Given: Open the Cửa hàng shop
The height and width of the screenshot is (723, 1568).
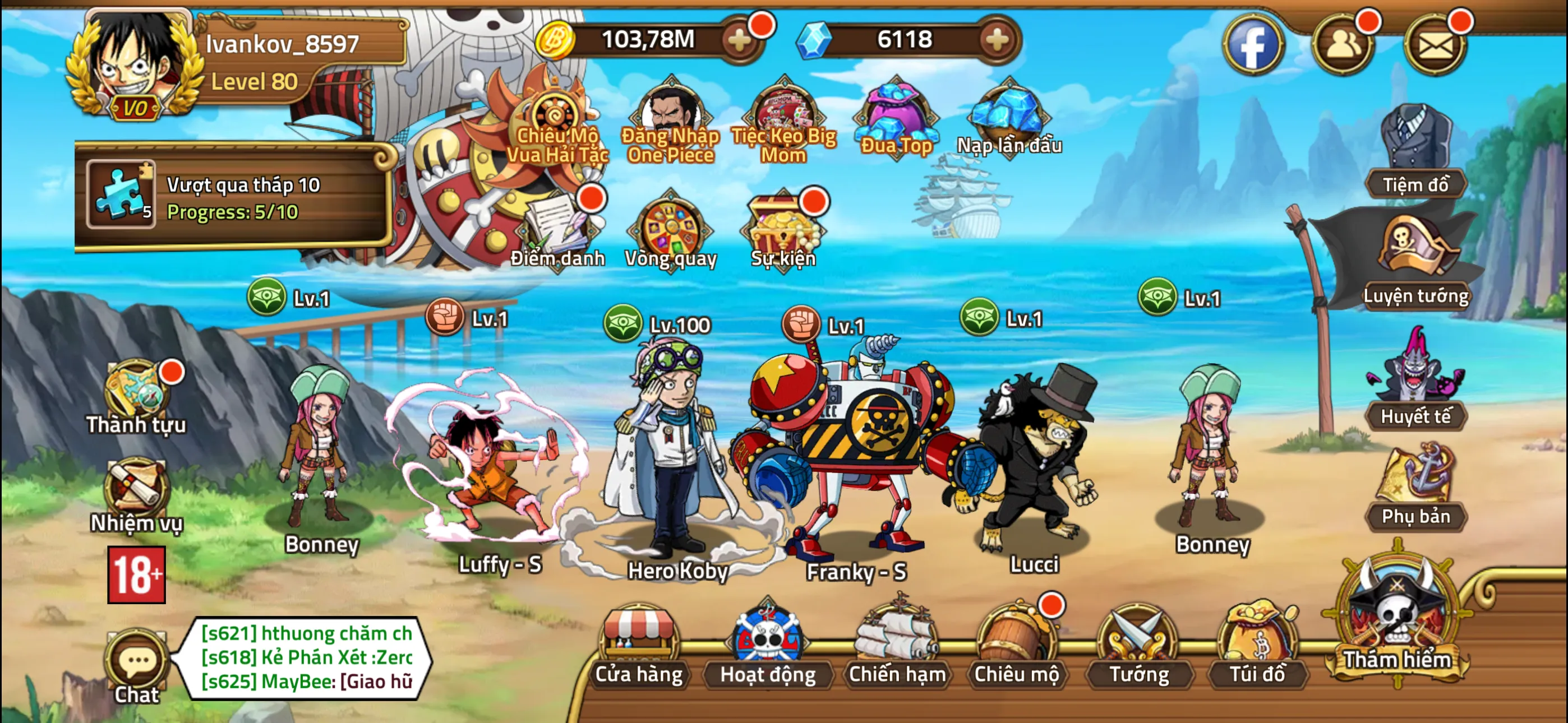Looking at the screenshot, I should [x=639, y=646].
